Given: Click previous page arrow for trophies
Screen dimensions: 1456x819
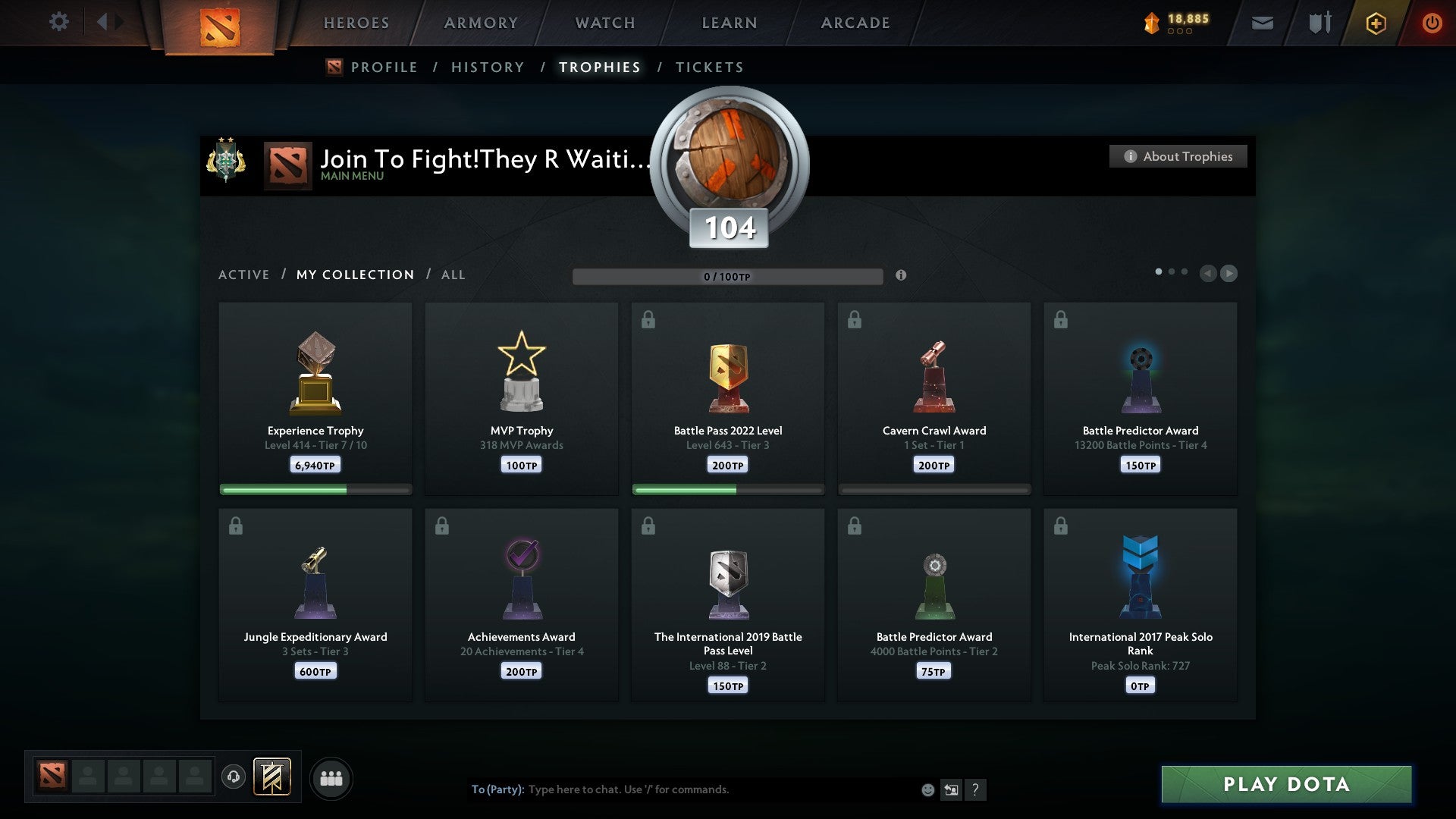Looking at the screenshot, I should pos(1209,273).
